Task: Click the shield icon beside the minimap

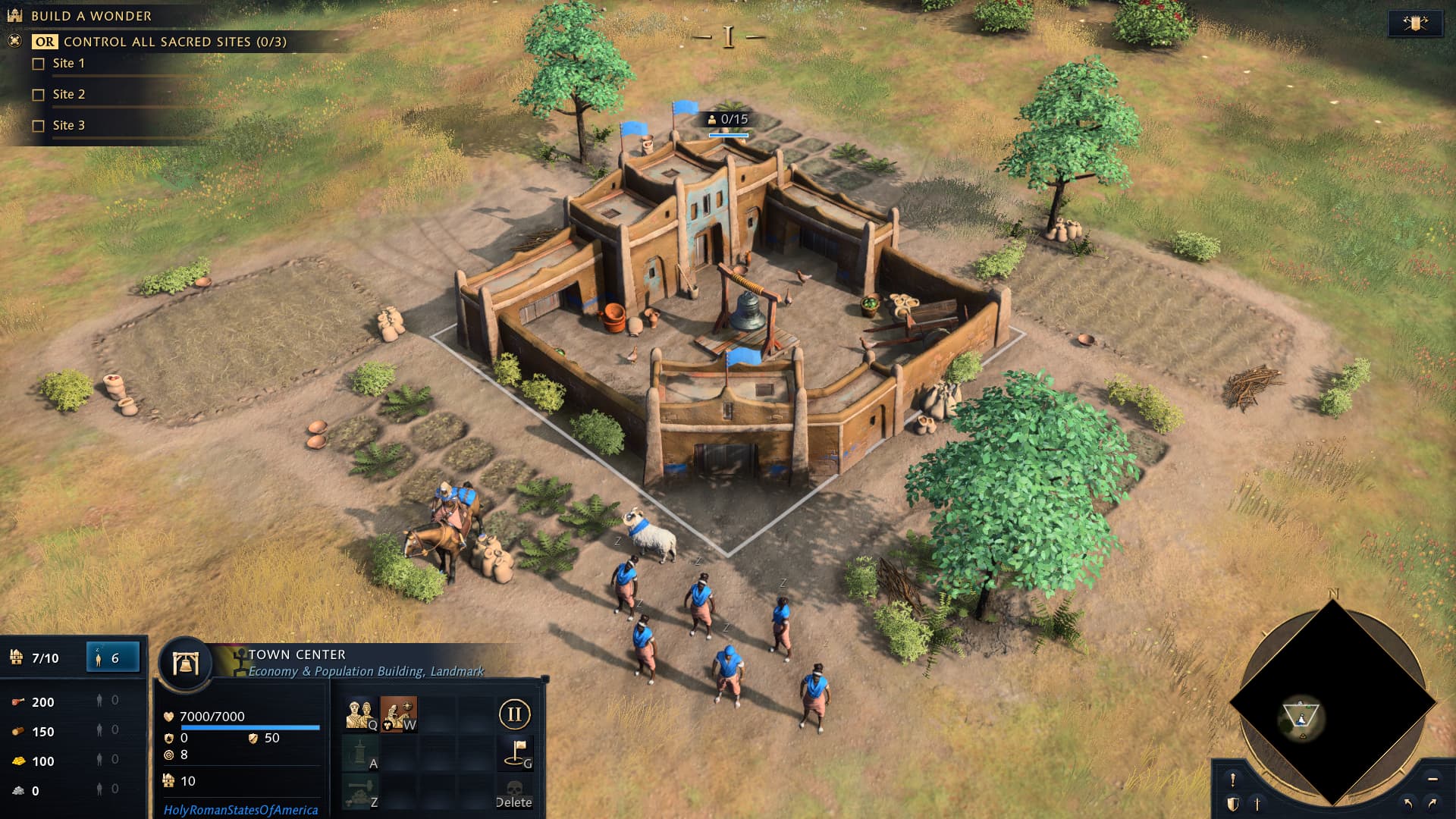Action: tap(1233, 803)
